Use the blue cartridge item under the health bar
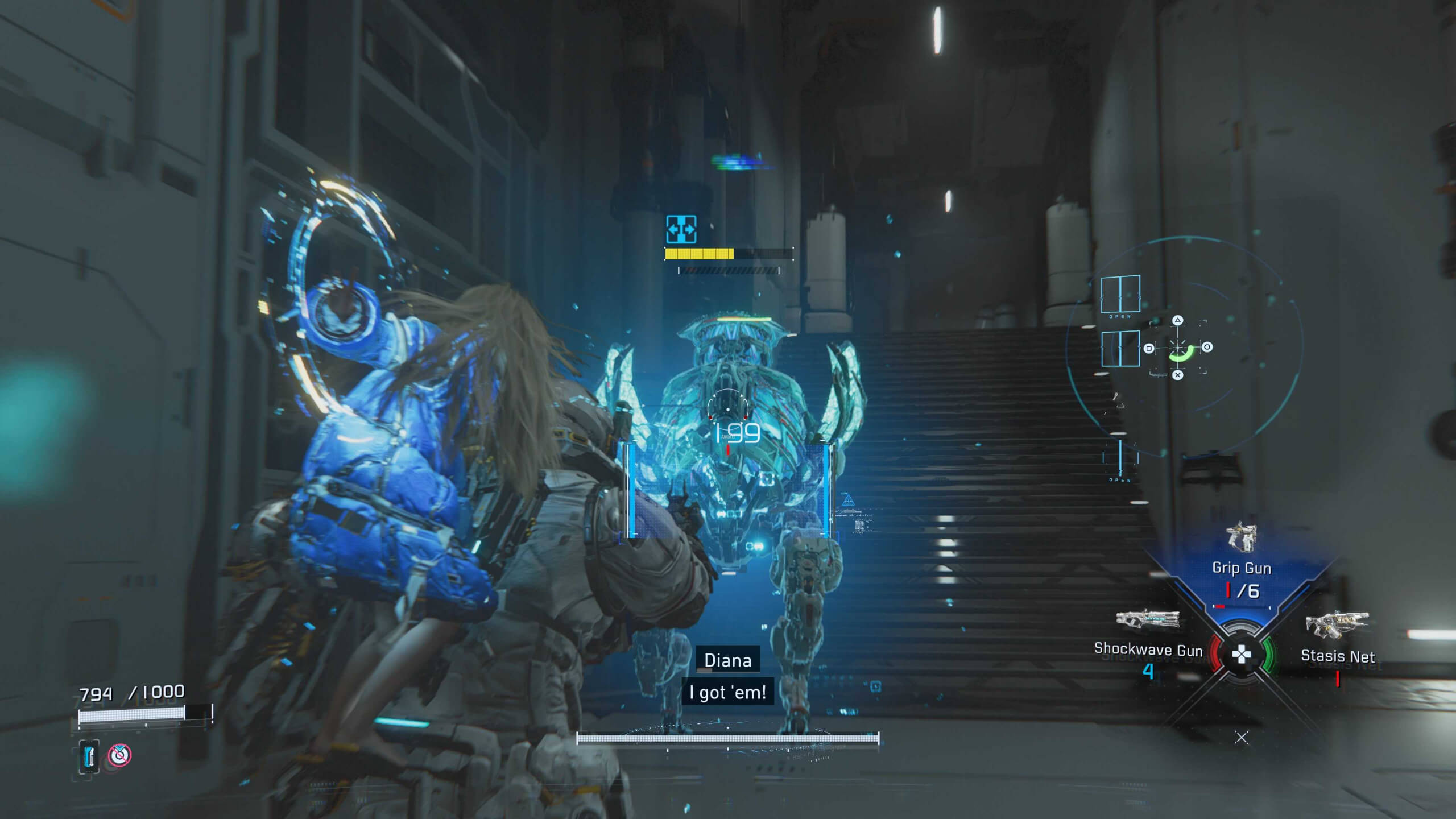This screenshot has width=1456, height=819. (x=89, y=756)
